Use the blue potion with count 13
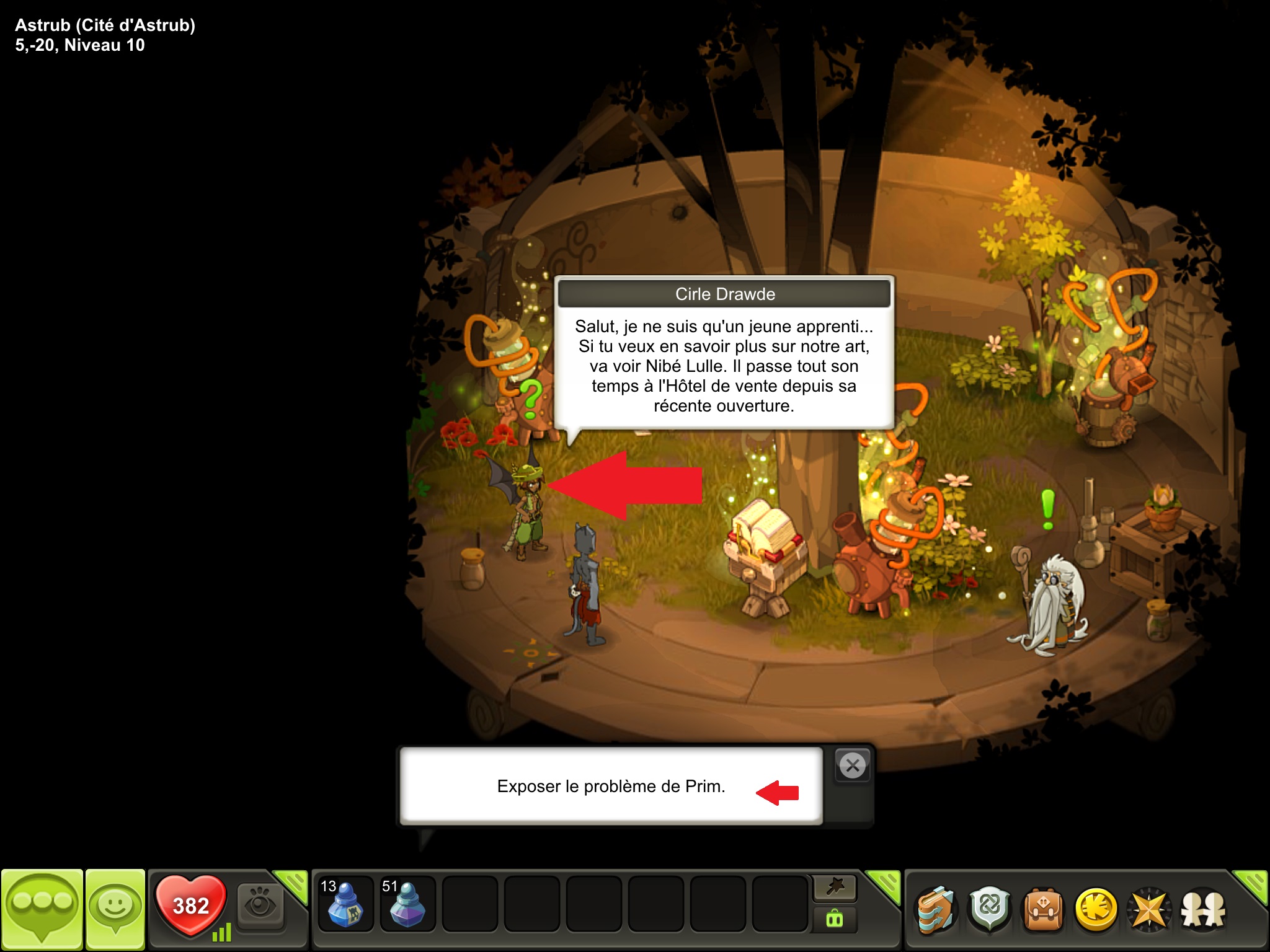 [x=345, y=904]
